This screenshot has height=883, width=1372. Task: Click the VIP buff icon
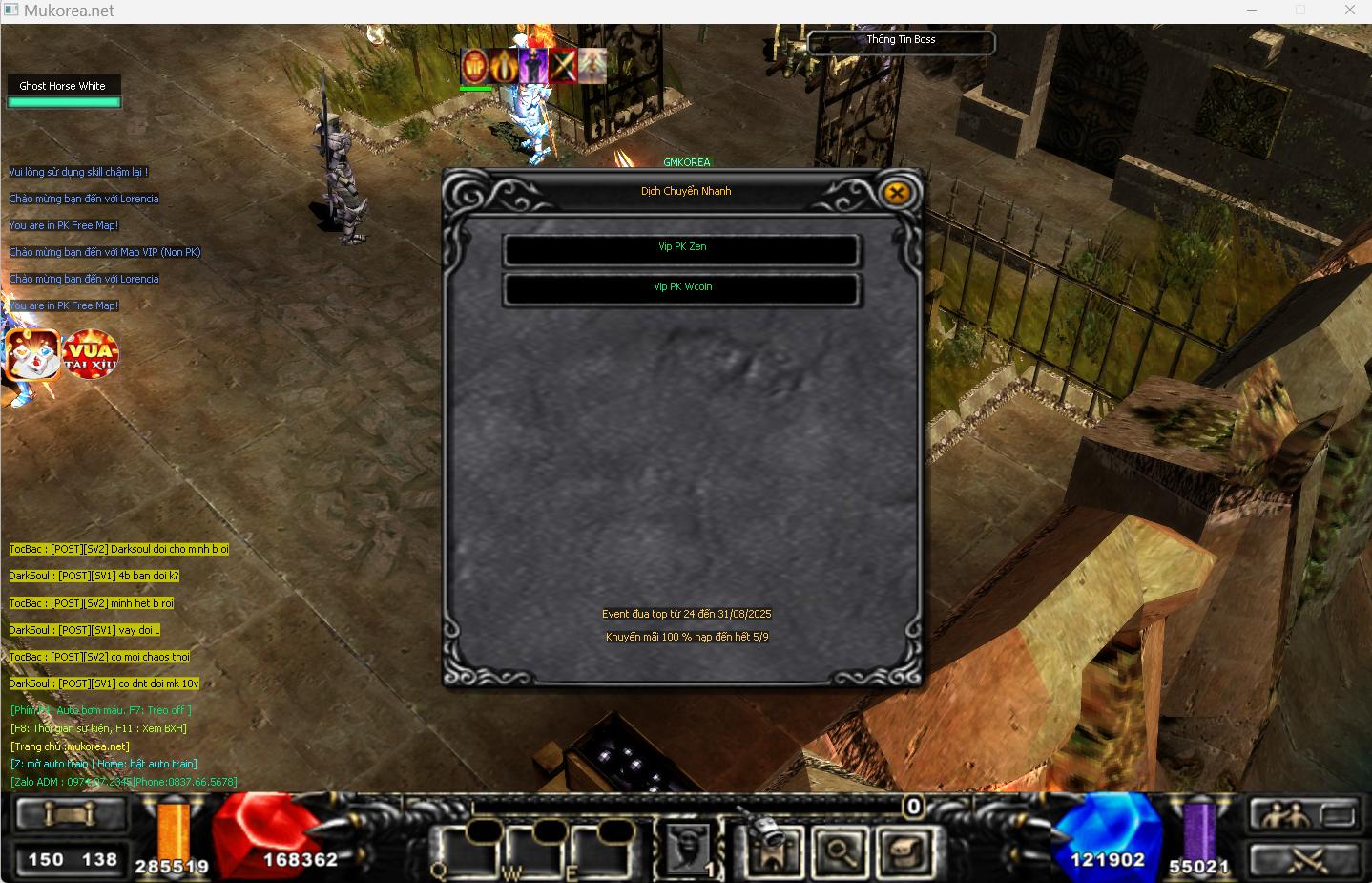pos(474,66)
